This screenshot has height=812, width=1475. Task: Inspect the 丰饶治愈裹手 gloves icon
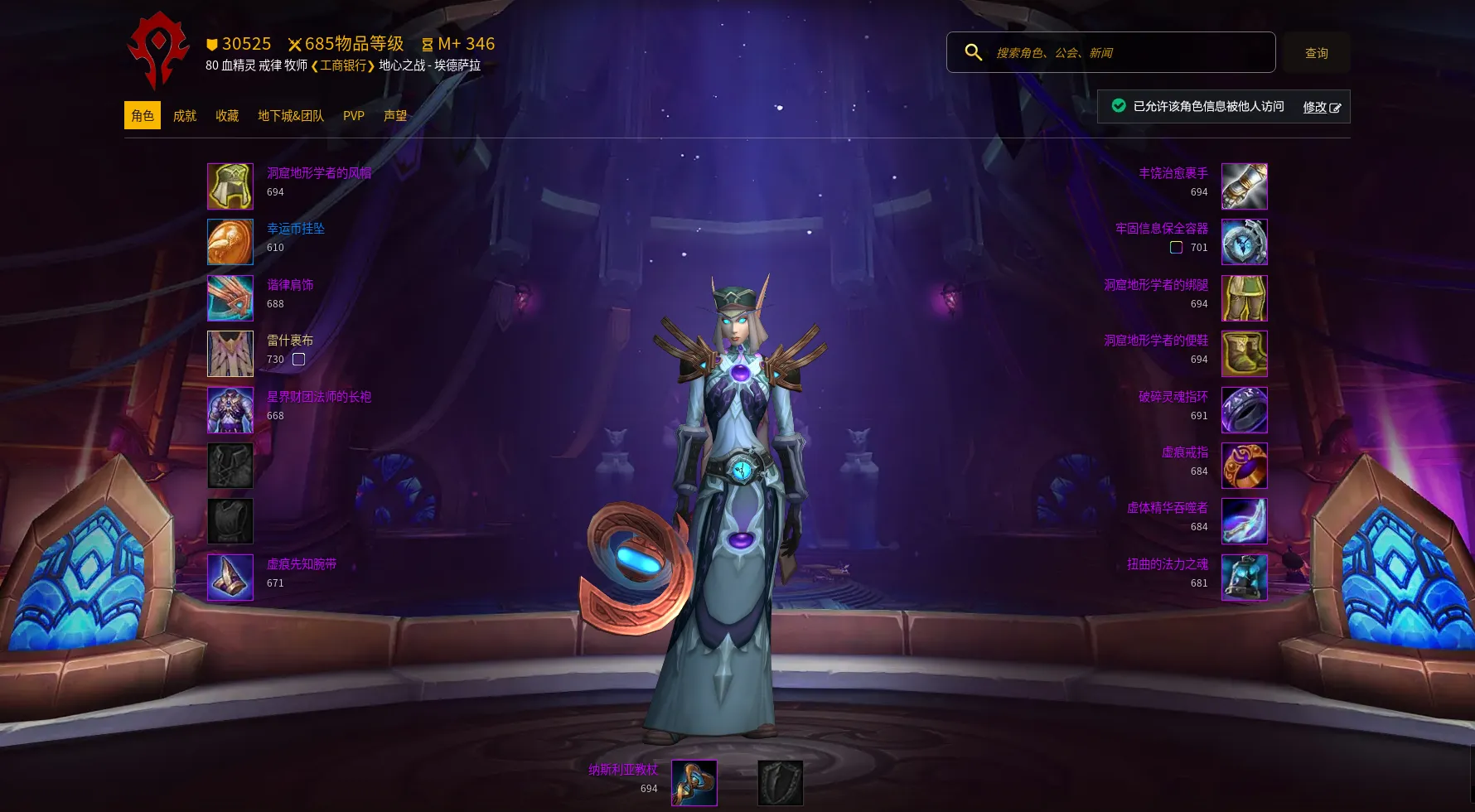[x=1245, y=186]
